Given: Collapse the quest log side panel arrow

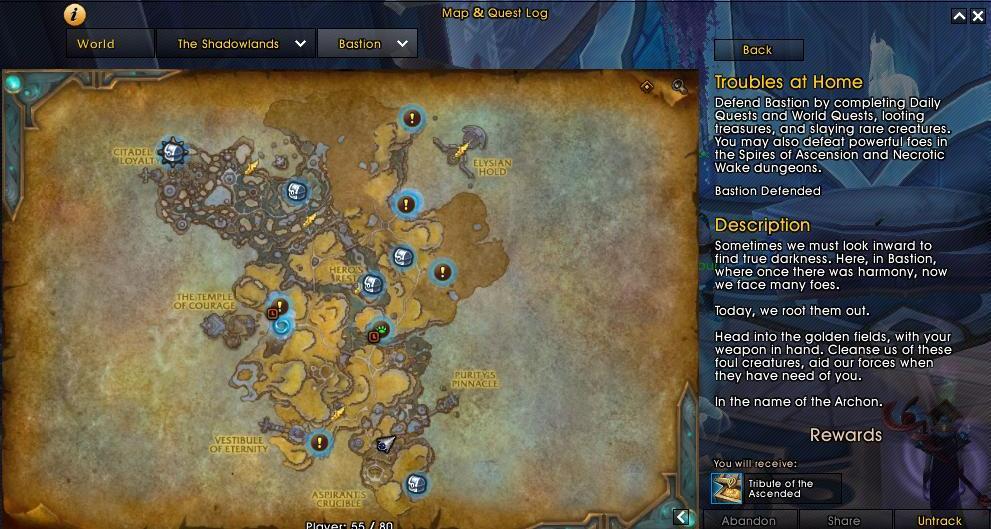Looking at the screenshot, I should tap(681, 517).
